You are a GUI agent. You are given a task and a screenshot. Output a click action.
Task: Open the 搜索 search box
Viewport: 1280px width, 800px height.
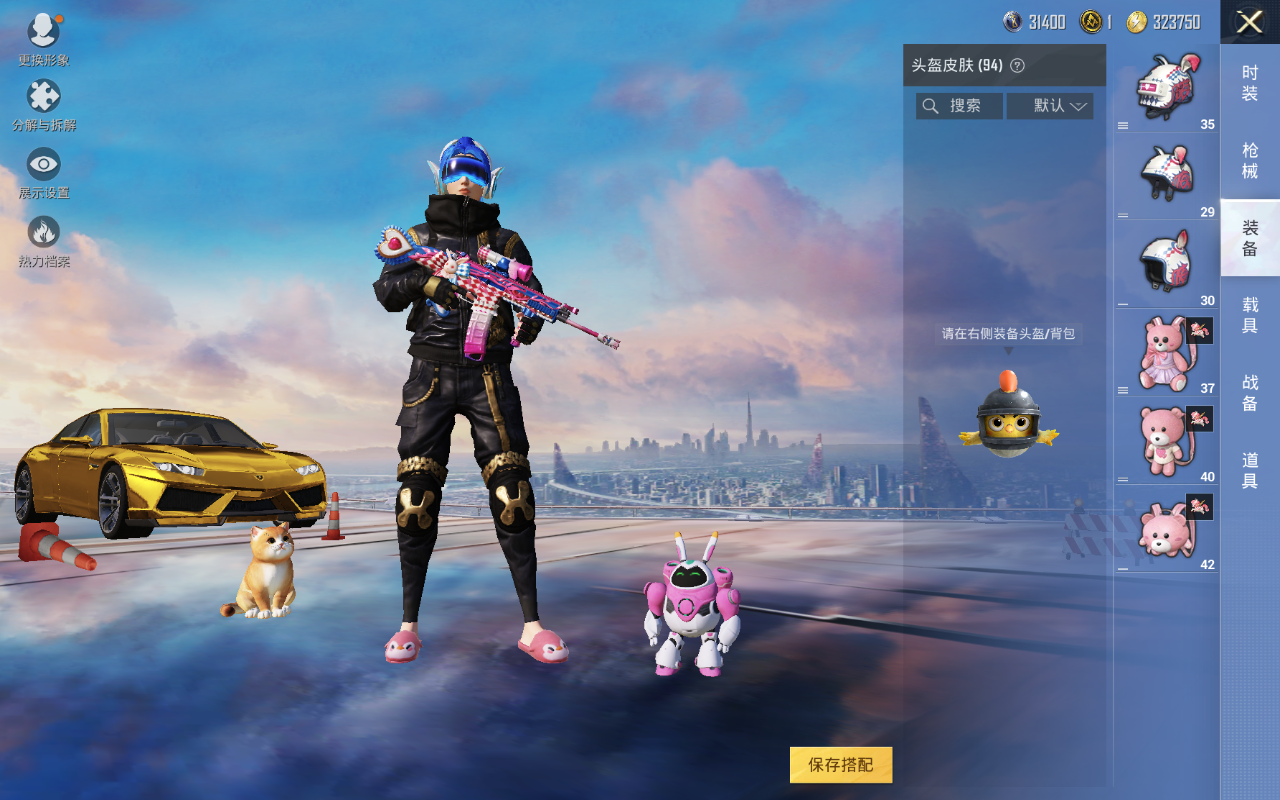point(959,106)
